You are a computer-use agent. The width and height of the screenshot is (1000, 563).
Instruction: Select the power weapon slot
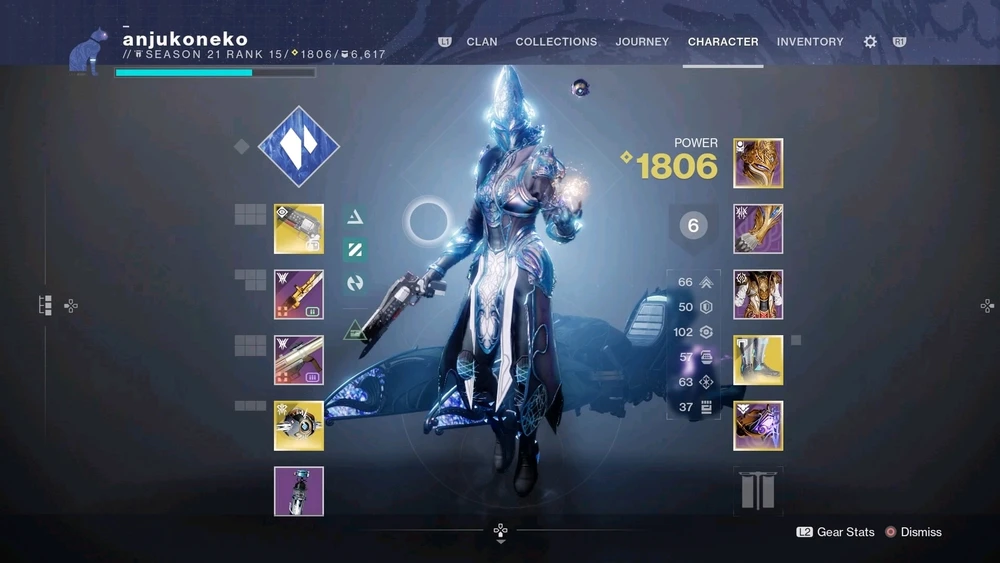point(299,360)
